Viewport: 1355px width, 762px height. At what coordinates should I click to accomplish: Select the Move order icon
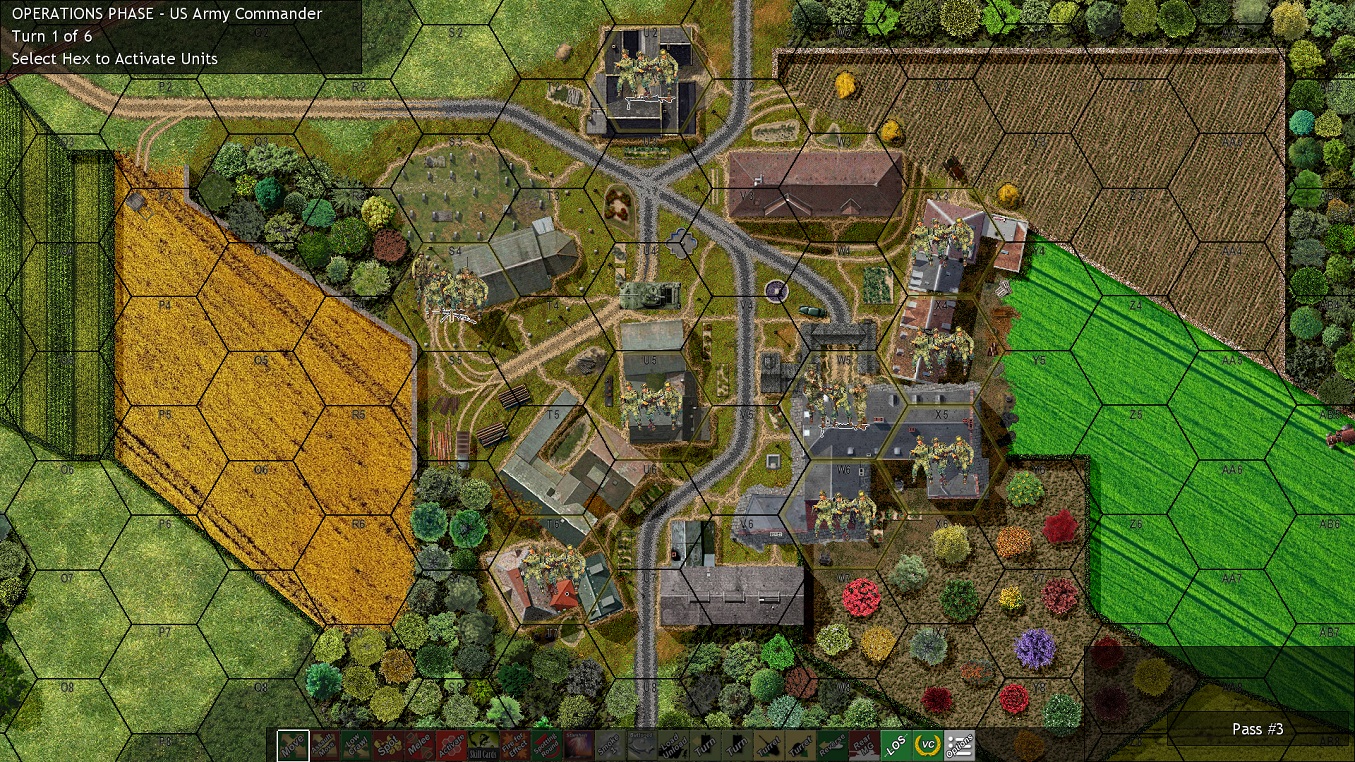pos(293,744)
